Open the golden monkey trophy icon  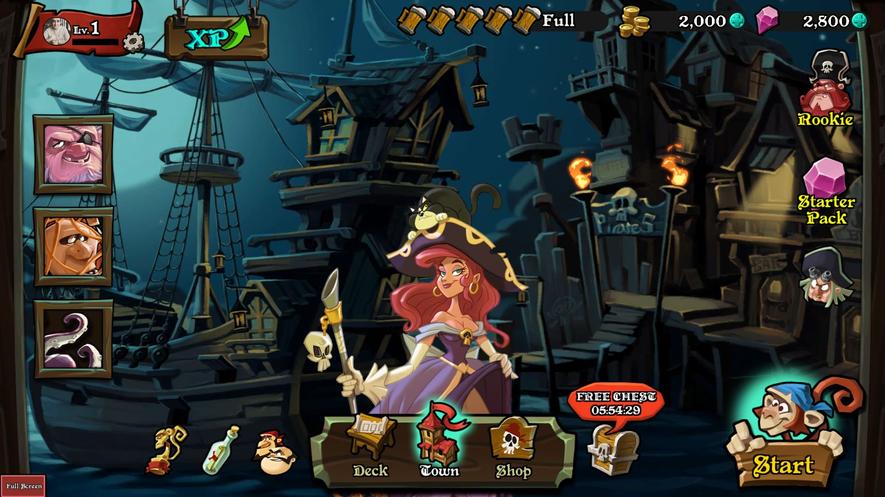[x=166, y=451]
